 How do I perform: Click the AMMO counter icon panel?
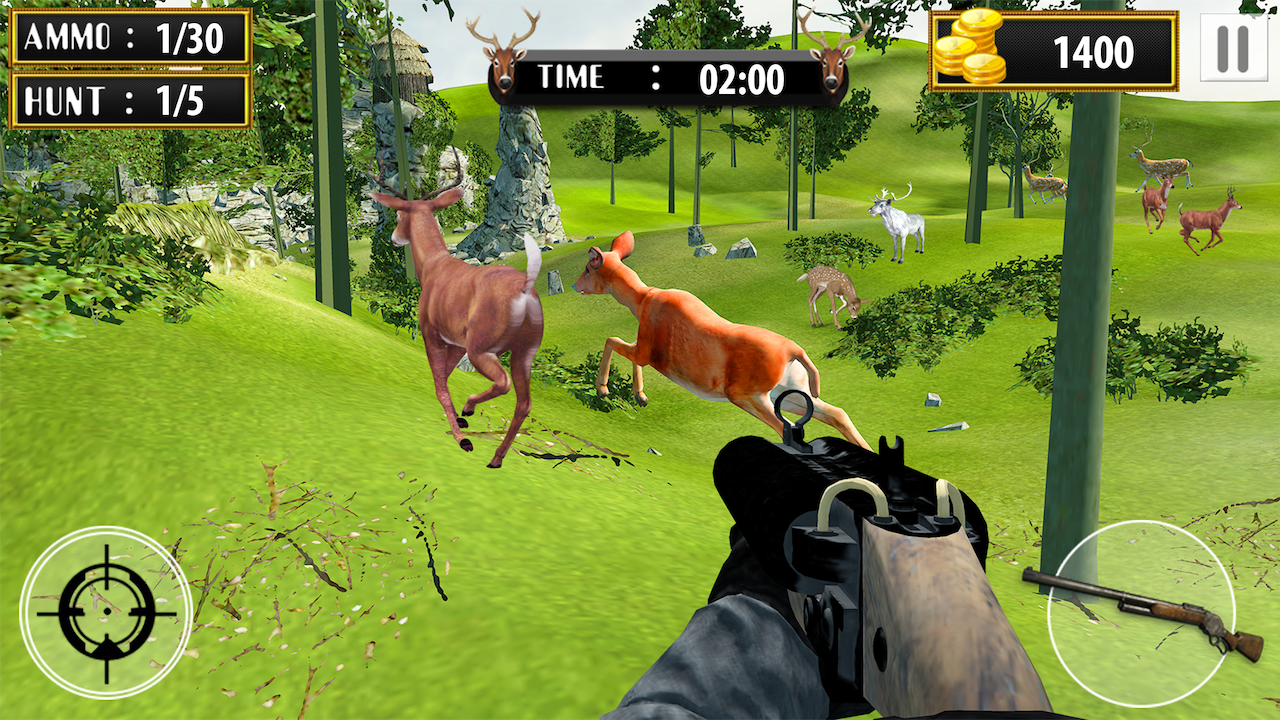(x=128, y=37)
